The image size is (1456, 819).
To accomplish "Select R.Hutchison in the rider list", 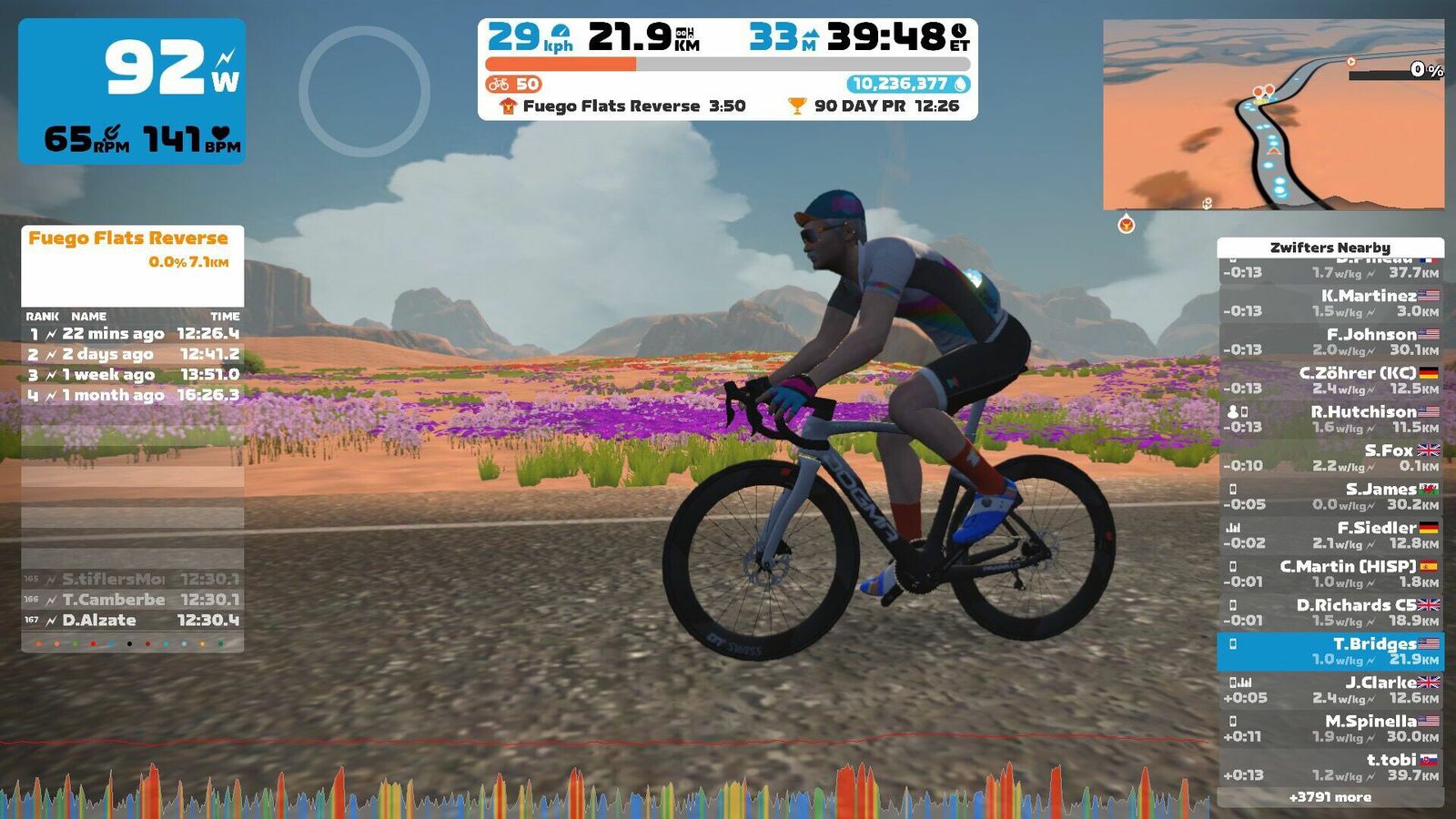I will tap(1330, 420).
